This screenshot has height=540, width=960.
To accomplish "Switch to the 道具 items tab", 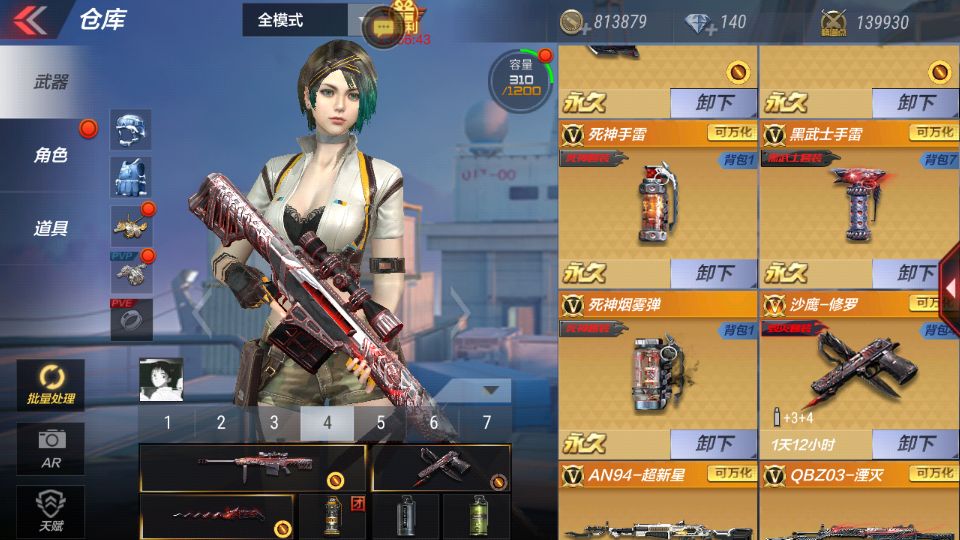I will 50,228.
